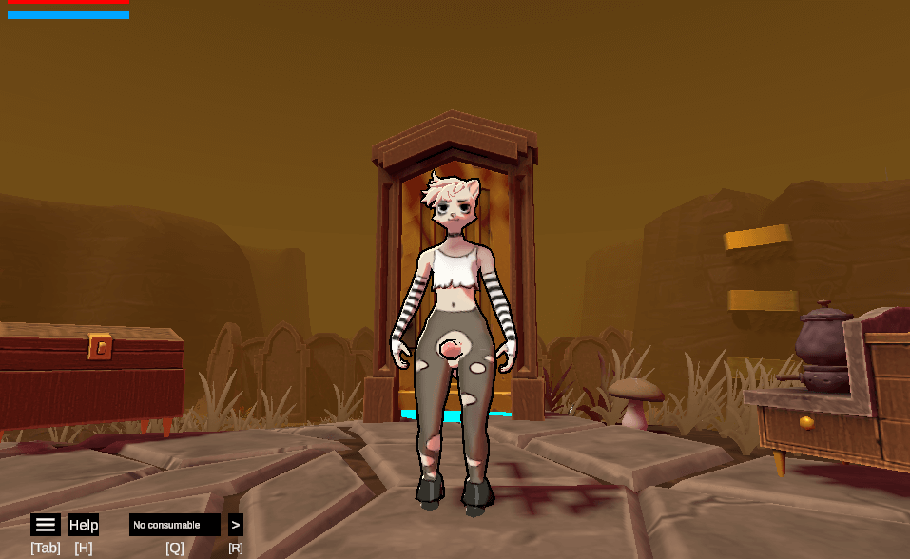Open the Help panel

pyautogui.click(x=83, y=525)
